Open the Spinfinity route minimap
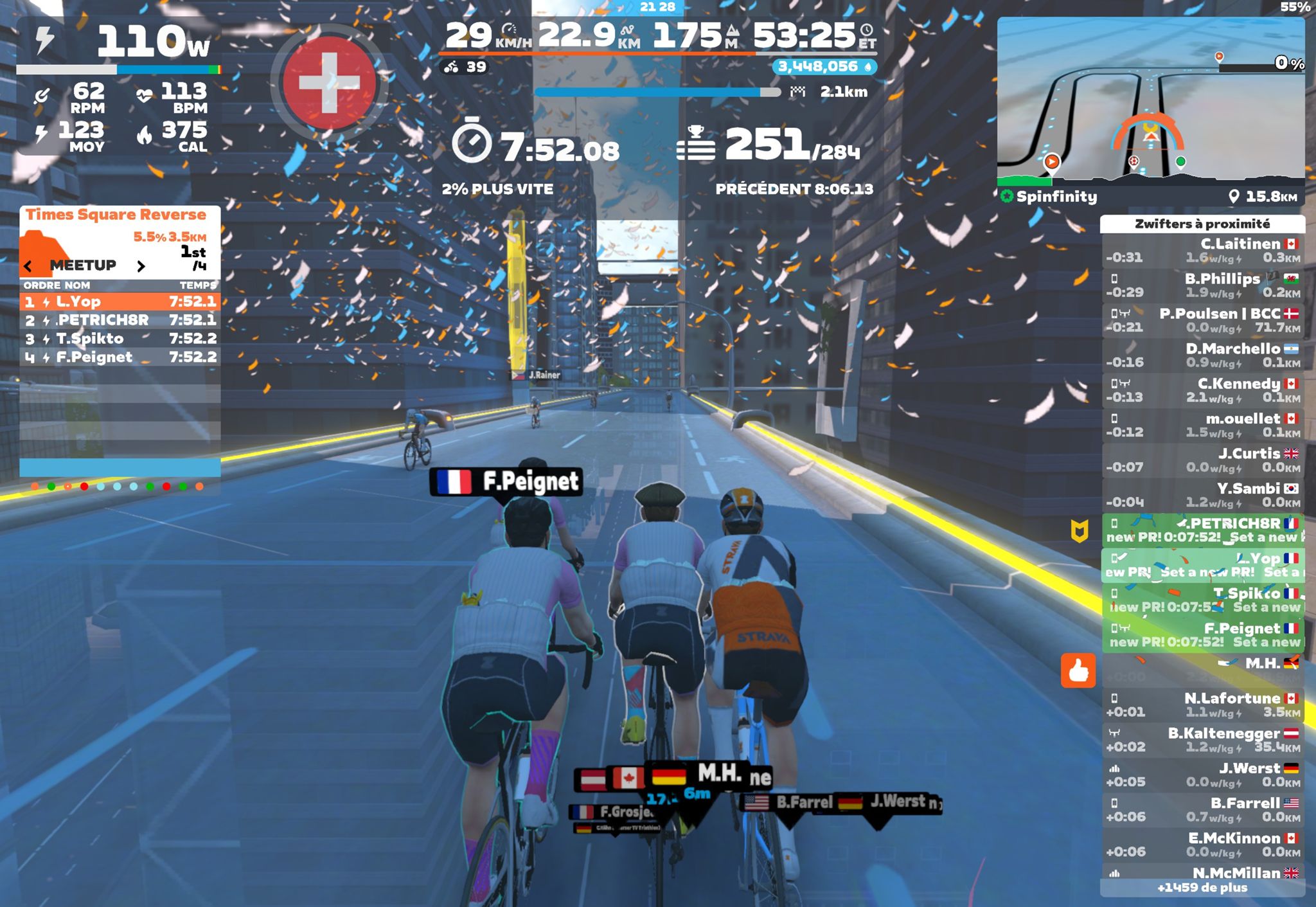Viewport: 1316px width, 907px height. coord(1150,103)
